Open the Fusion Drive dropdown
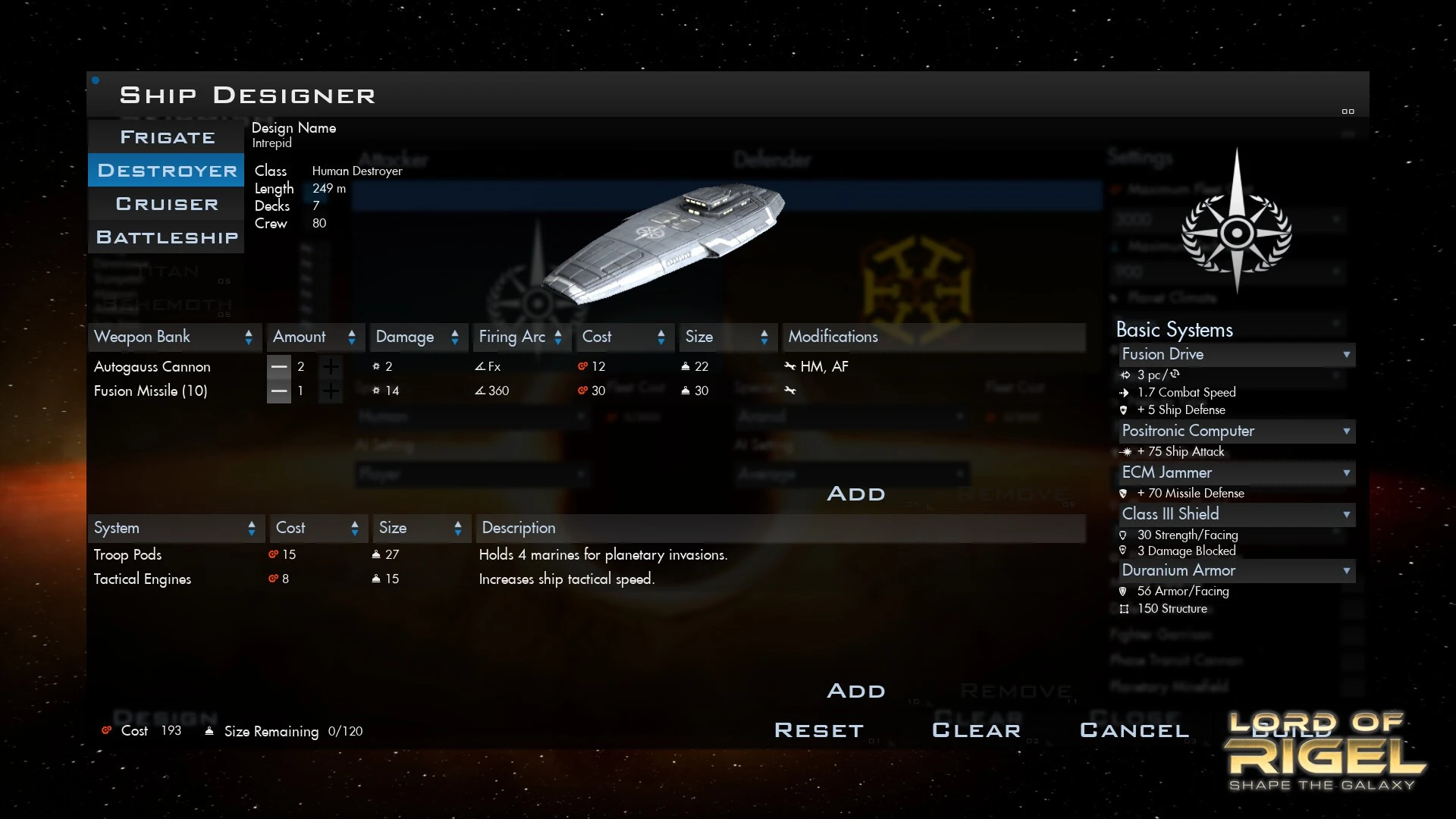 (x=1236, y=354)
